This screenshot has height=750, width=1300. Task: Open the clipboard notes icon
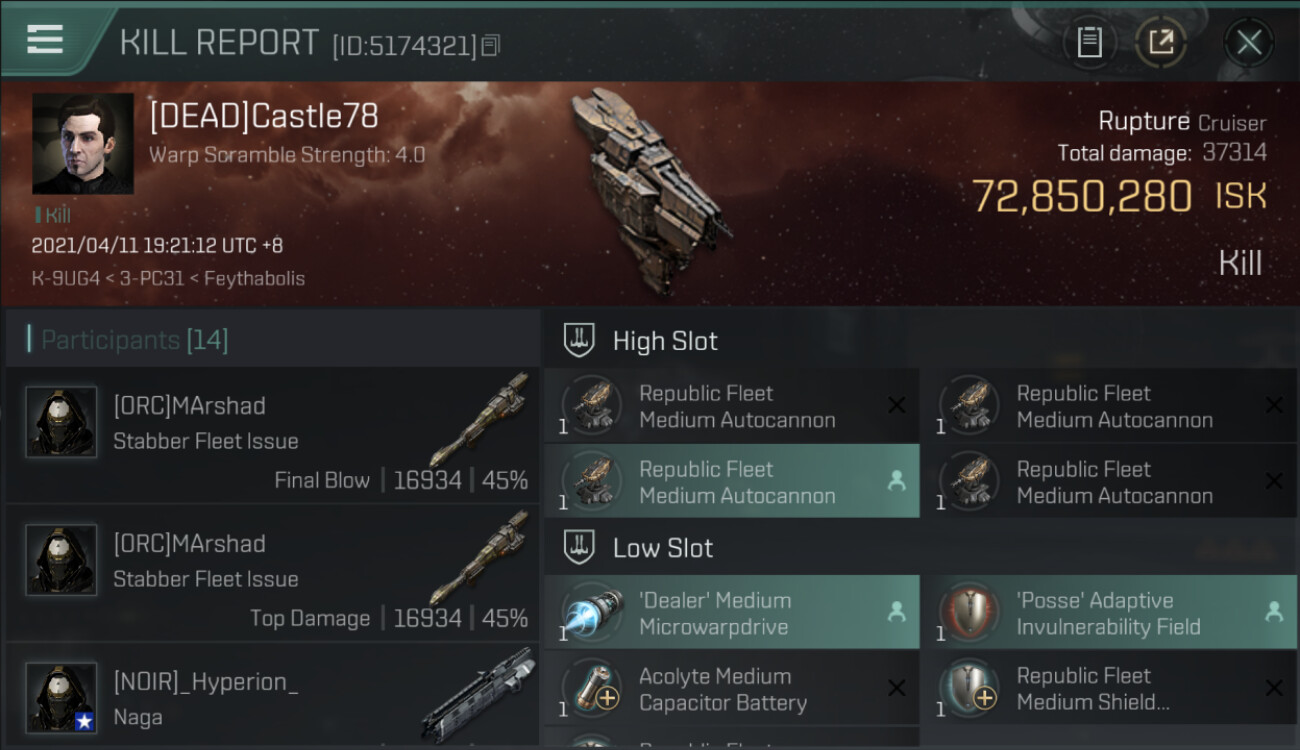pos(1089,42)
